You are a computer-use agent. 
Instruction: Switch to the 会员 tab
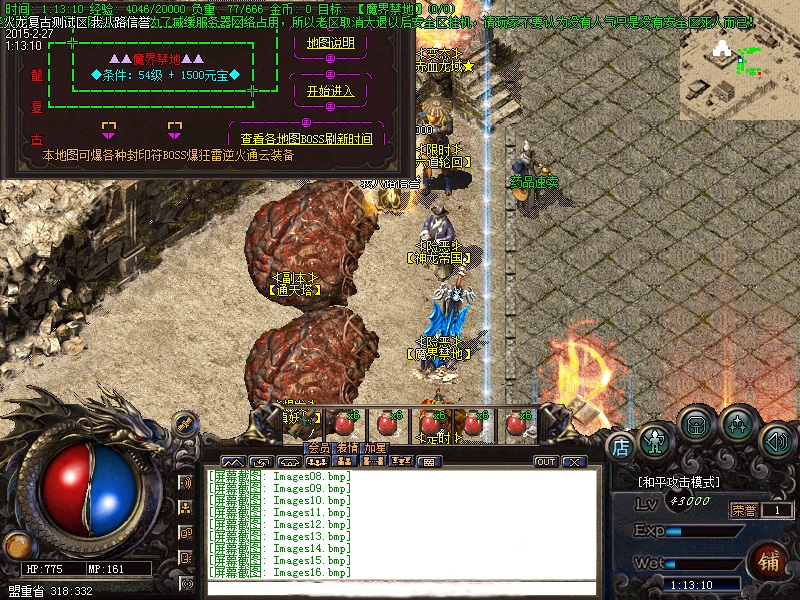pos(319,449)
